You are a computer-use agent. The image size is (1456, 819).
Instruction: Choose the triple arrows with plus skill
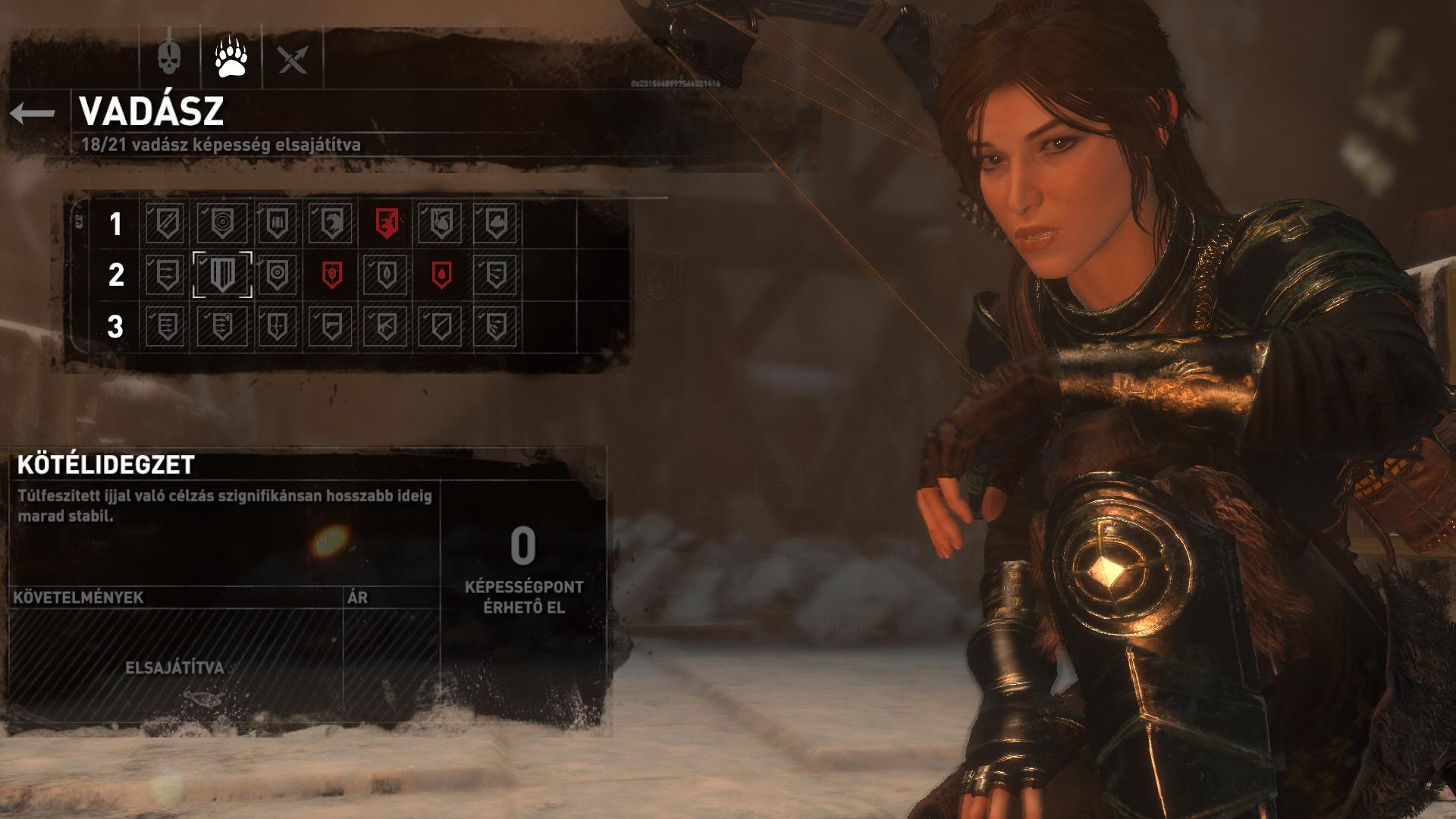[x=221, y=327]
